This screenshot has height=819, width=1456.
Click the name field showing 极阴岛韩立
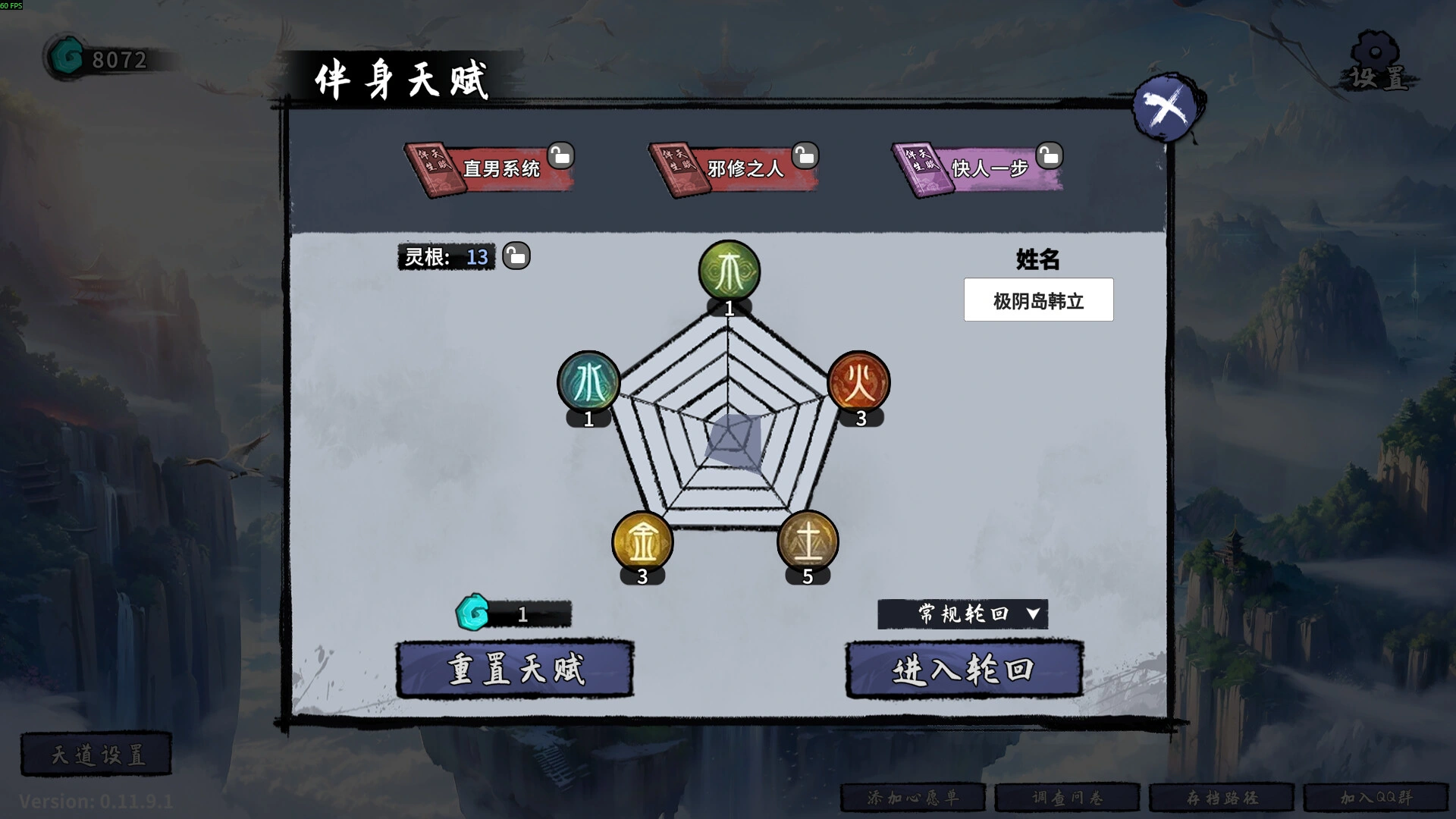pyautogui.click(x=1037, y=300)
